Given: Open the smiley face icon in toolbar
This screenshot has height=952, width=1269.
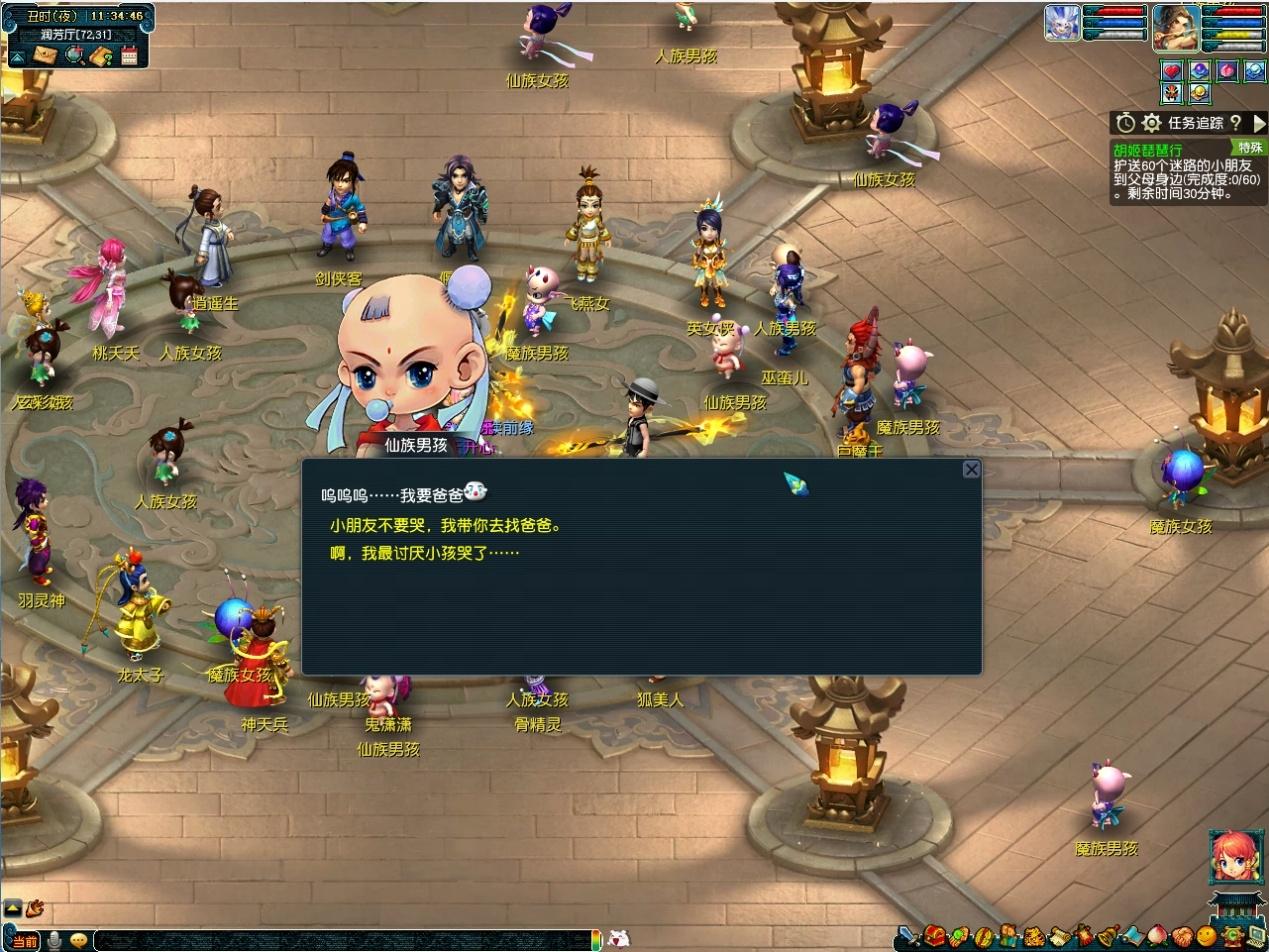Looking at the screenshot, I should point(1207,938).
